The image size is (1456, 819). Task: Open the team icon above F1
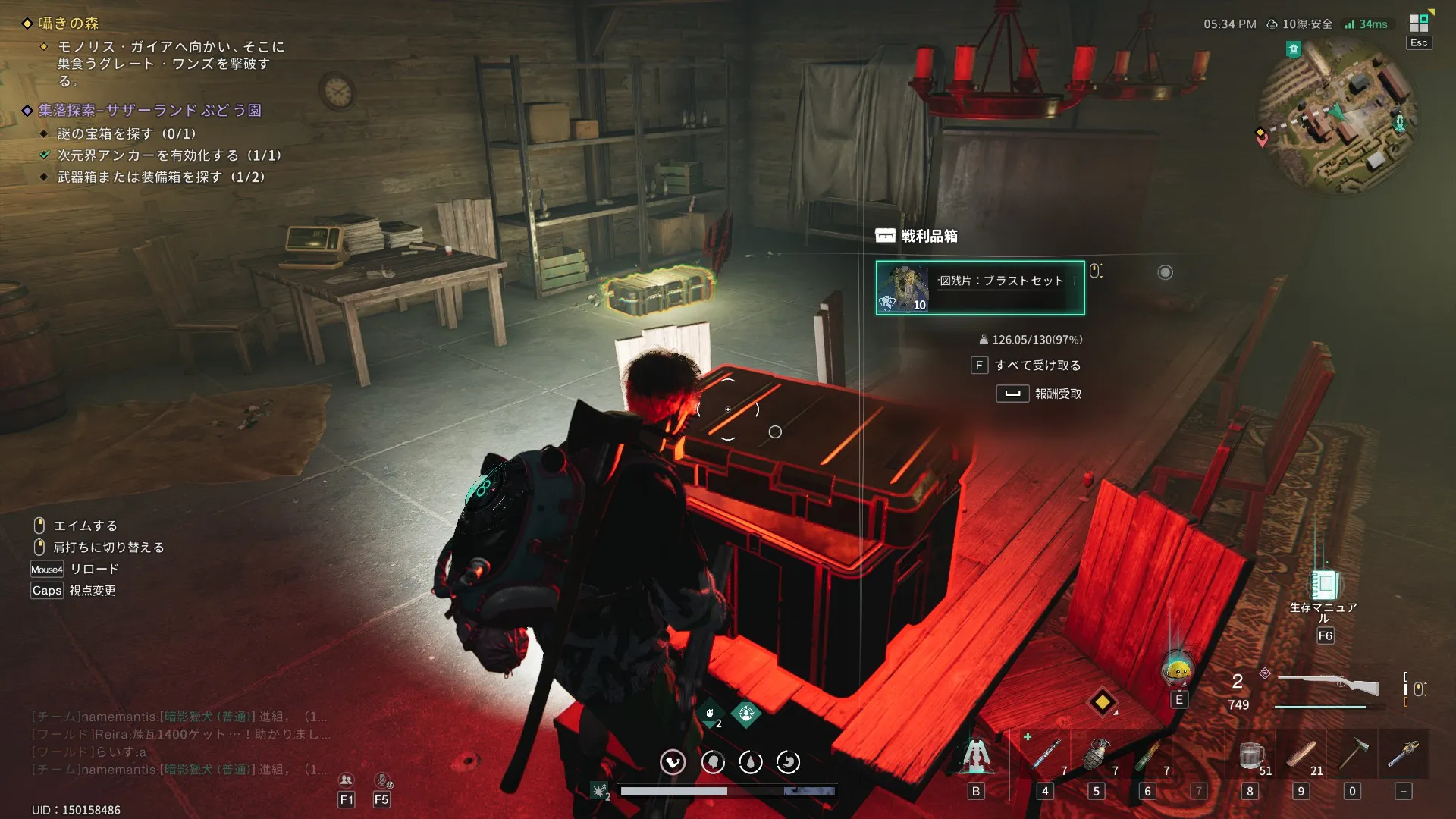click(x=346, y=780)
